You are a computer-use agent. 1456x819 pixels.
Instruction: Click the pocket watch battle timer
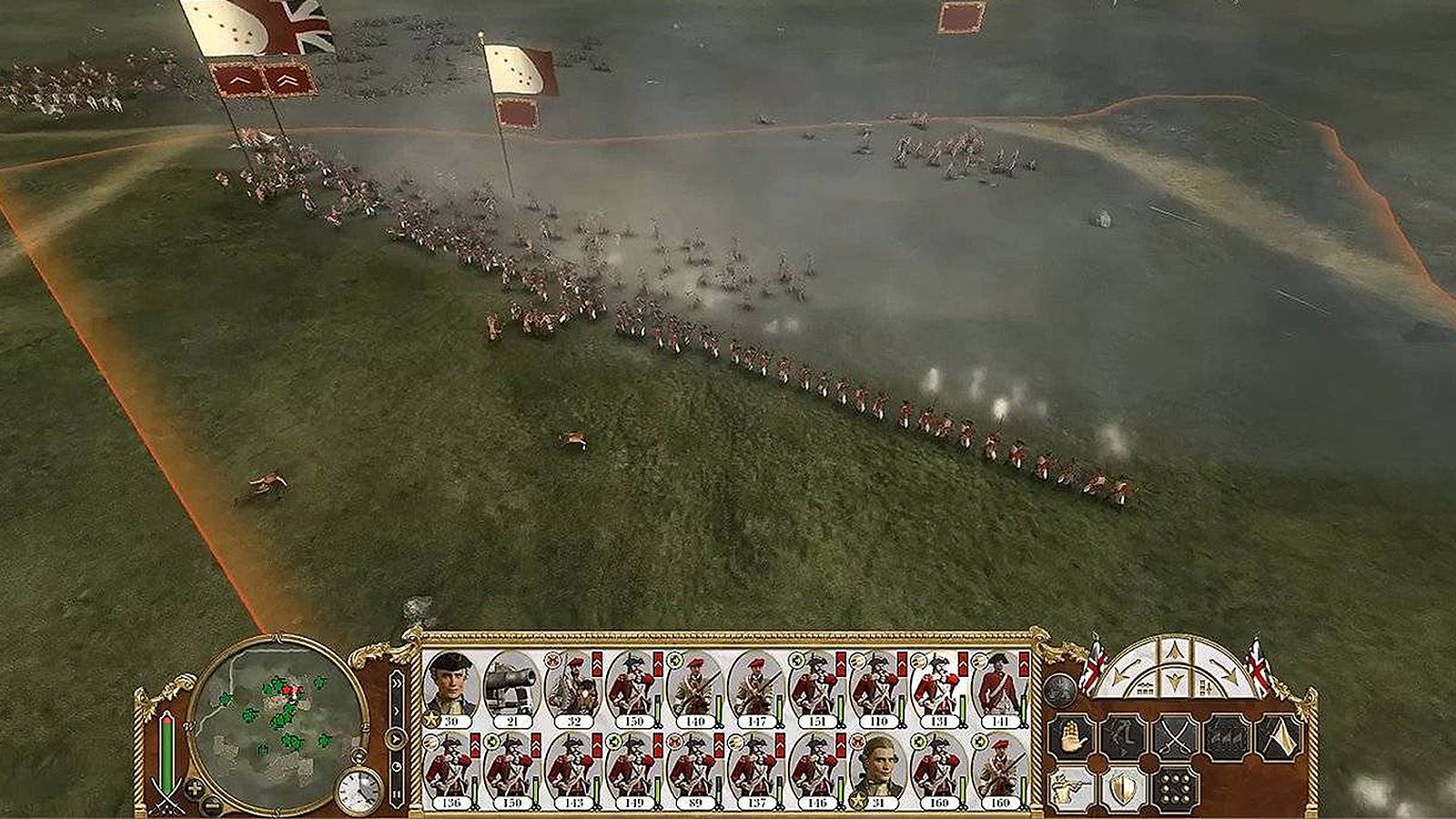(360, 790)
